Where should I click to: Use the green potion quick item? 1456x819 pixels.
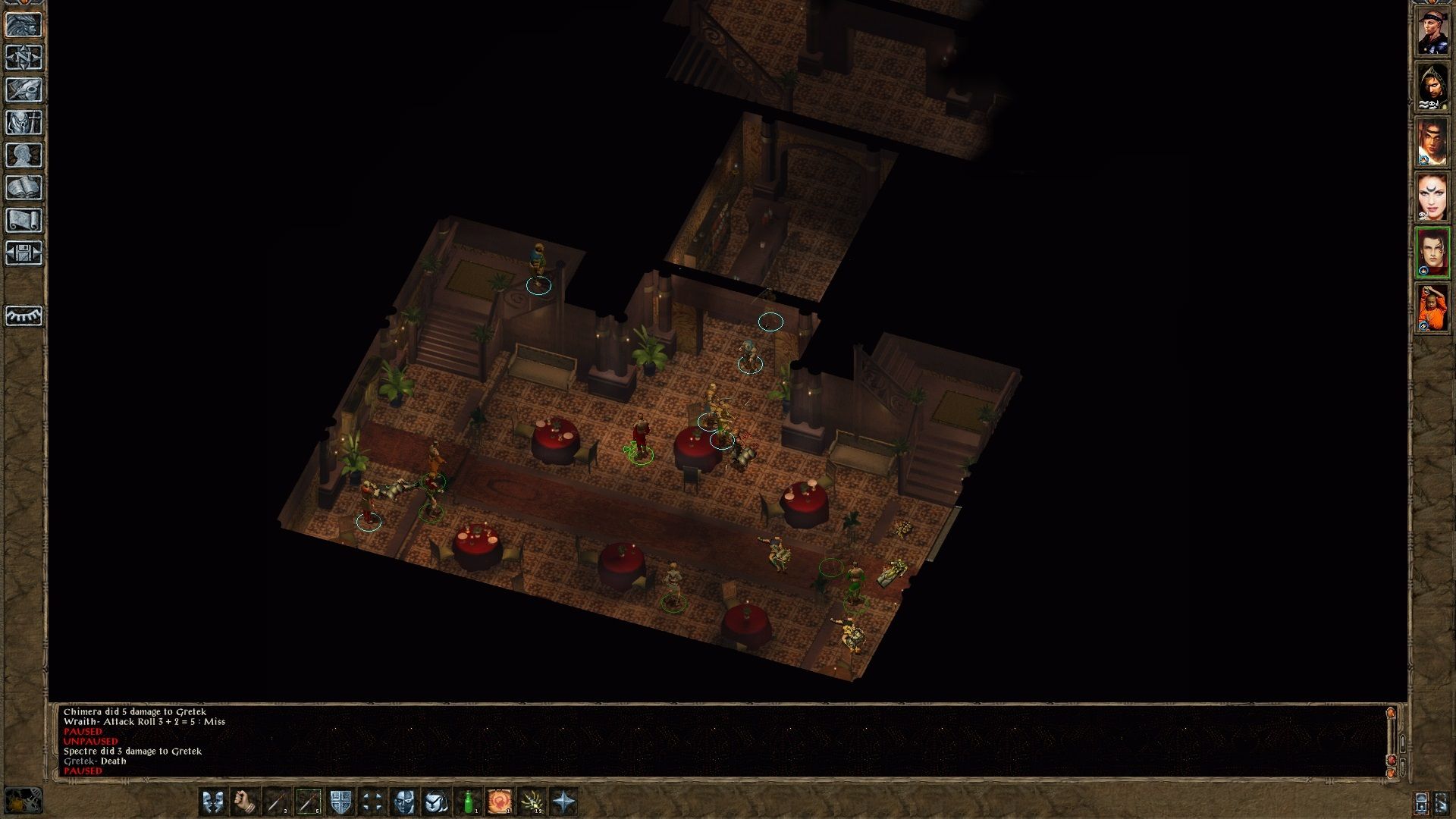click(468, 801)
